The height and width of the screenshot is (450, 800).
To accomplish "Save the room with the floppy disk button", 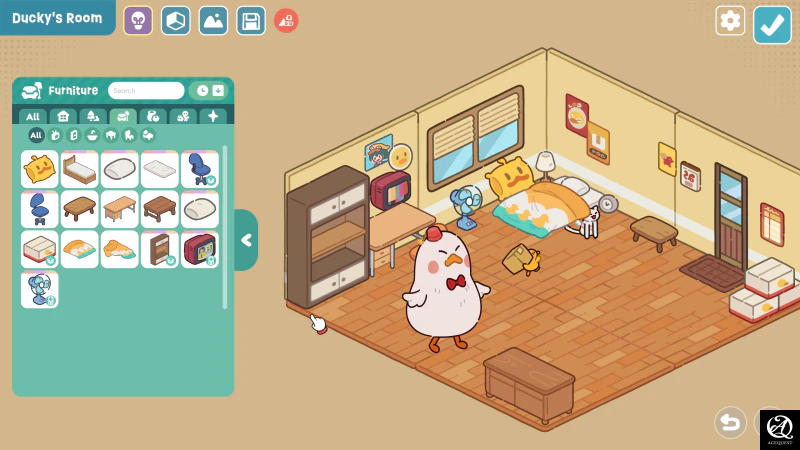I will tap(251, 20).
